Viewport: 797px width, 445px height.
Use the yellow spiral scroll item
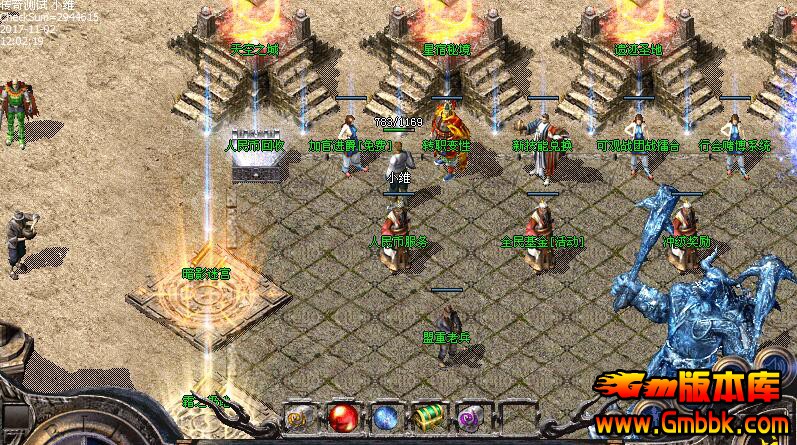(x=300, y=417)
